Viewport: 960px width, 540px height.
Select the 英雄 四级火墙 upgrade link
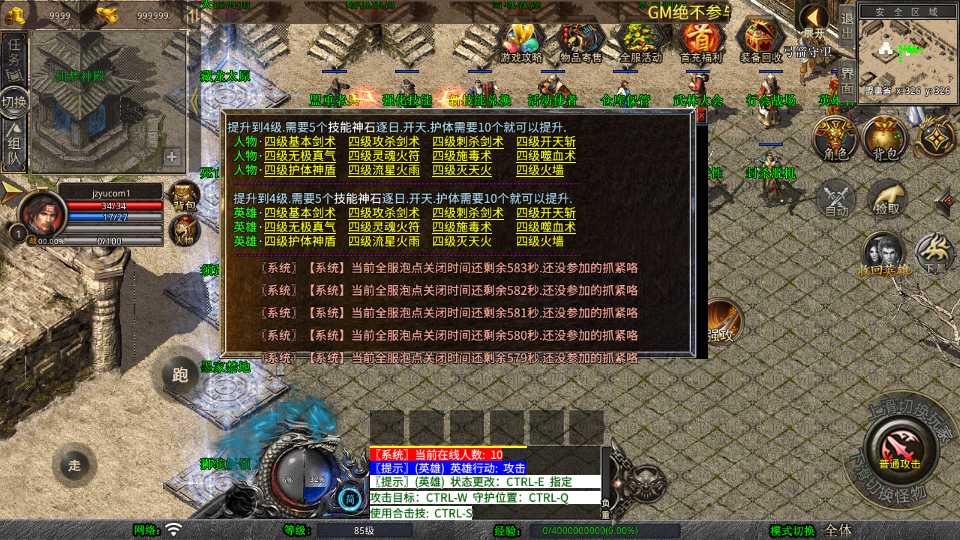point(538,241)
